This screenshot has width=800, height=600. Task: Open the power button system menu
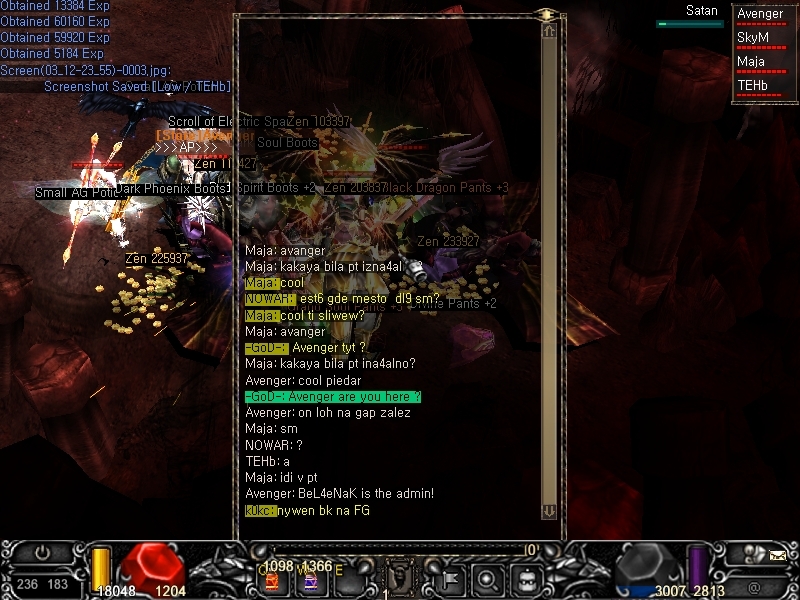tap(42, 553)
